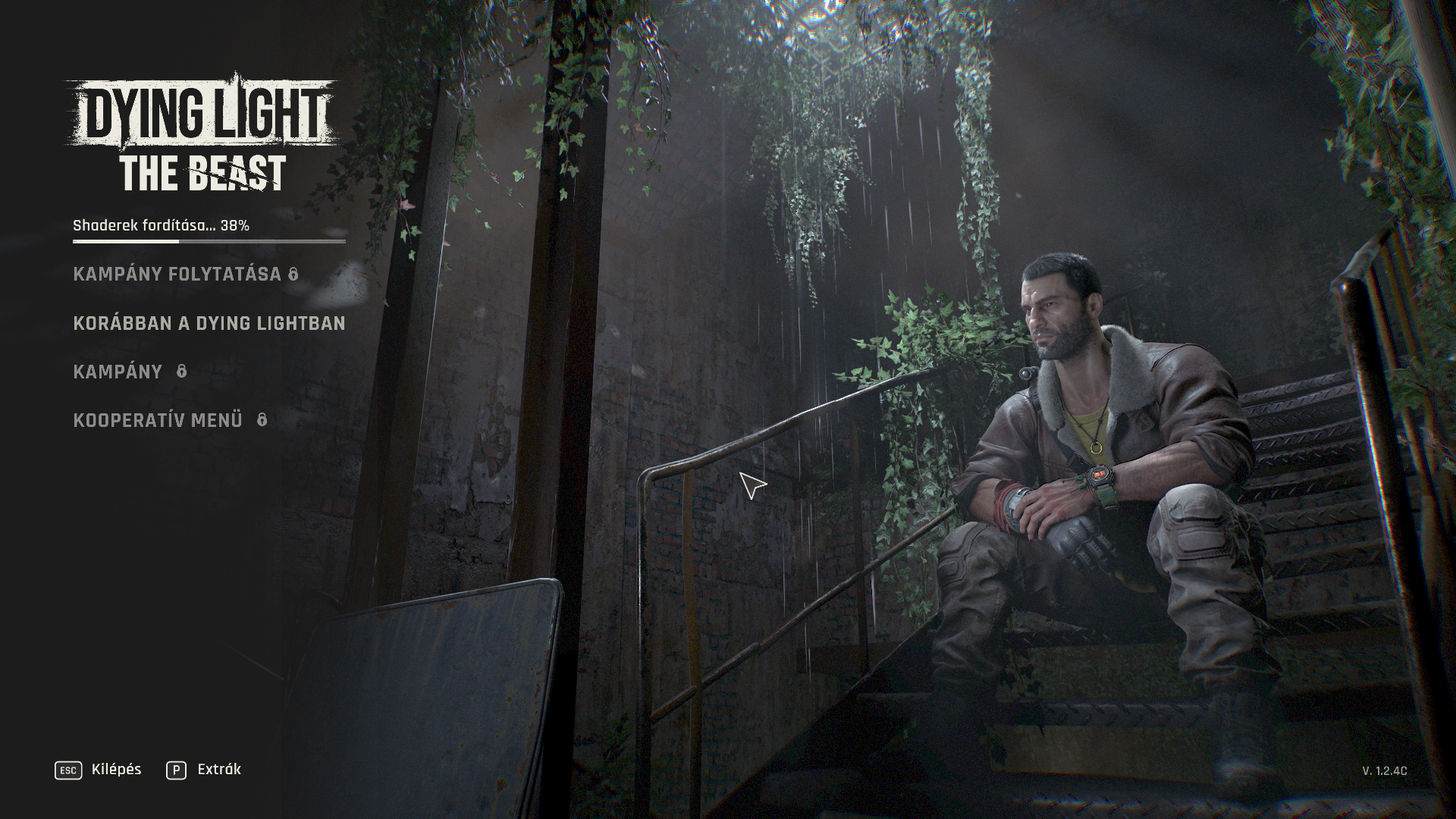Select Kampány Folytatása menu entry
The width and height of the screenshot is (1456, 819).
point(177,275)
